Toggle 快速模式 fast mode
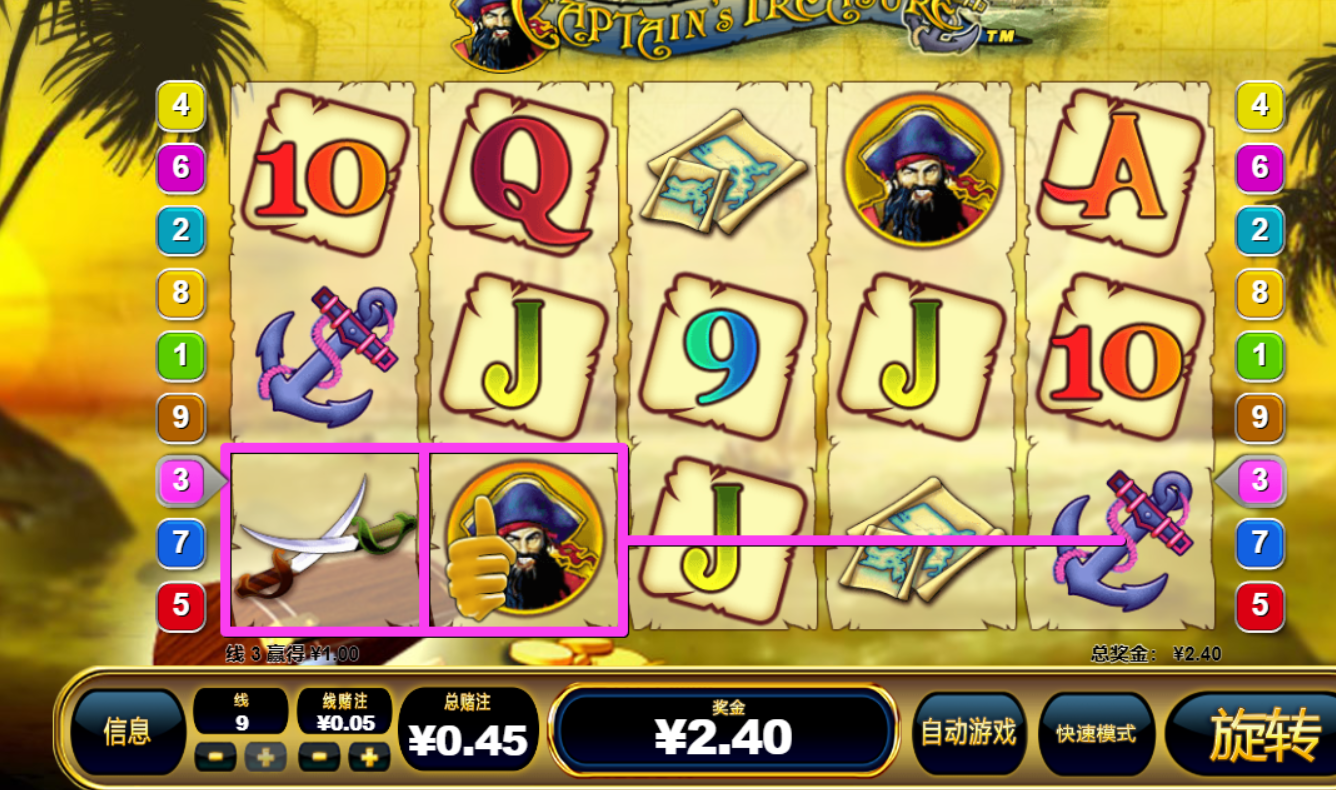The image size is (1336, 790). point(1096,733)
